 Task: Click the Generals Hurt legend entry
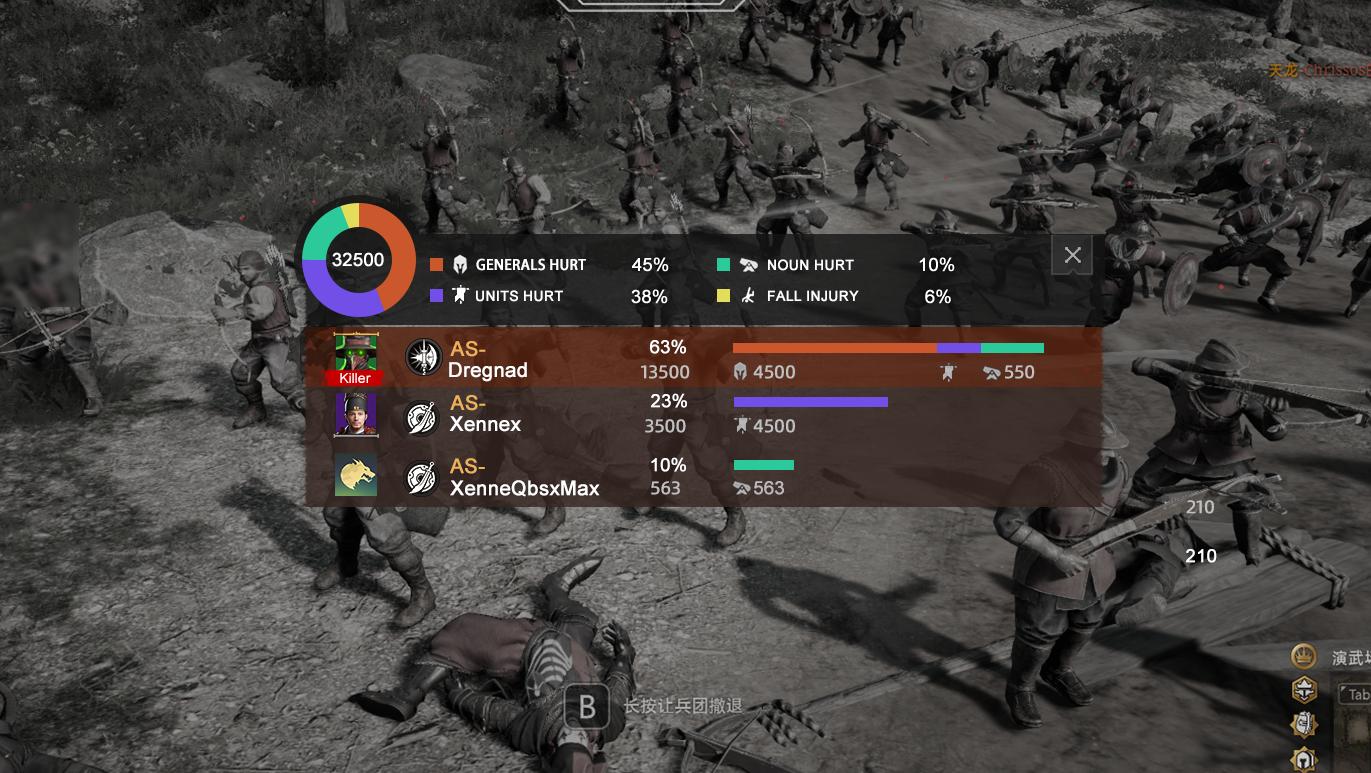(508, 265)
